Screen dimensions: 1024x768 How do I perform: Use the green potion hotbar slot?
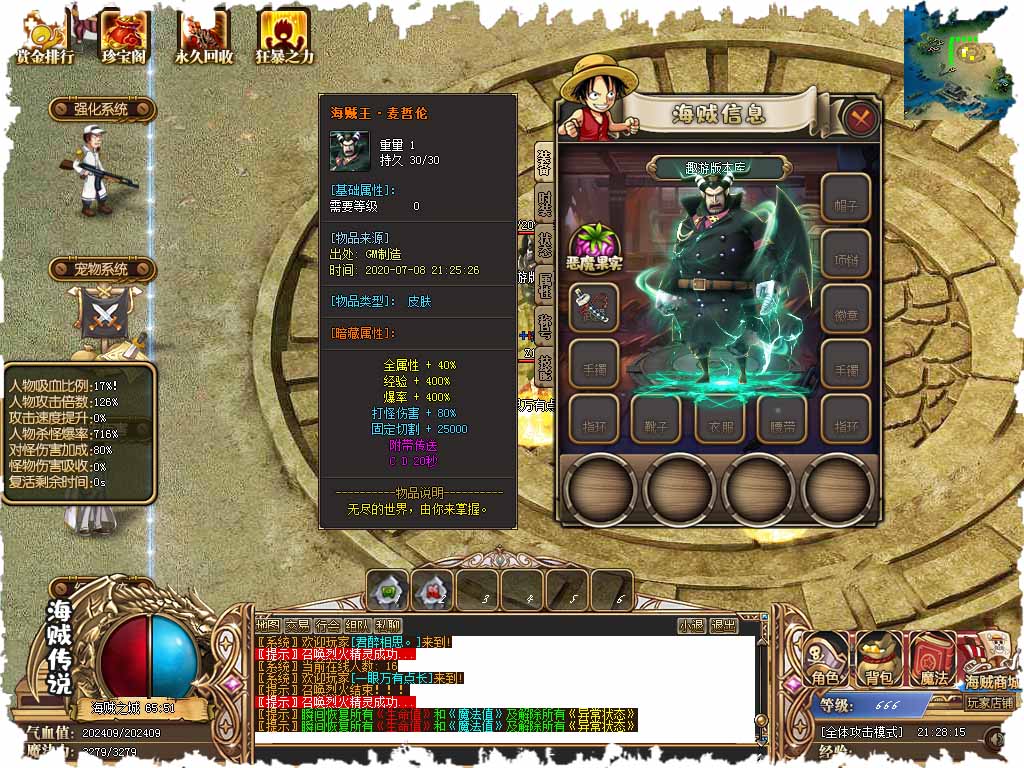(388, 591)
